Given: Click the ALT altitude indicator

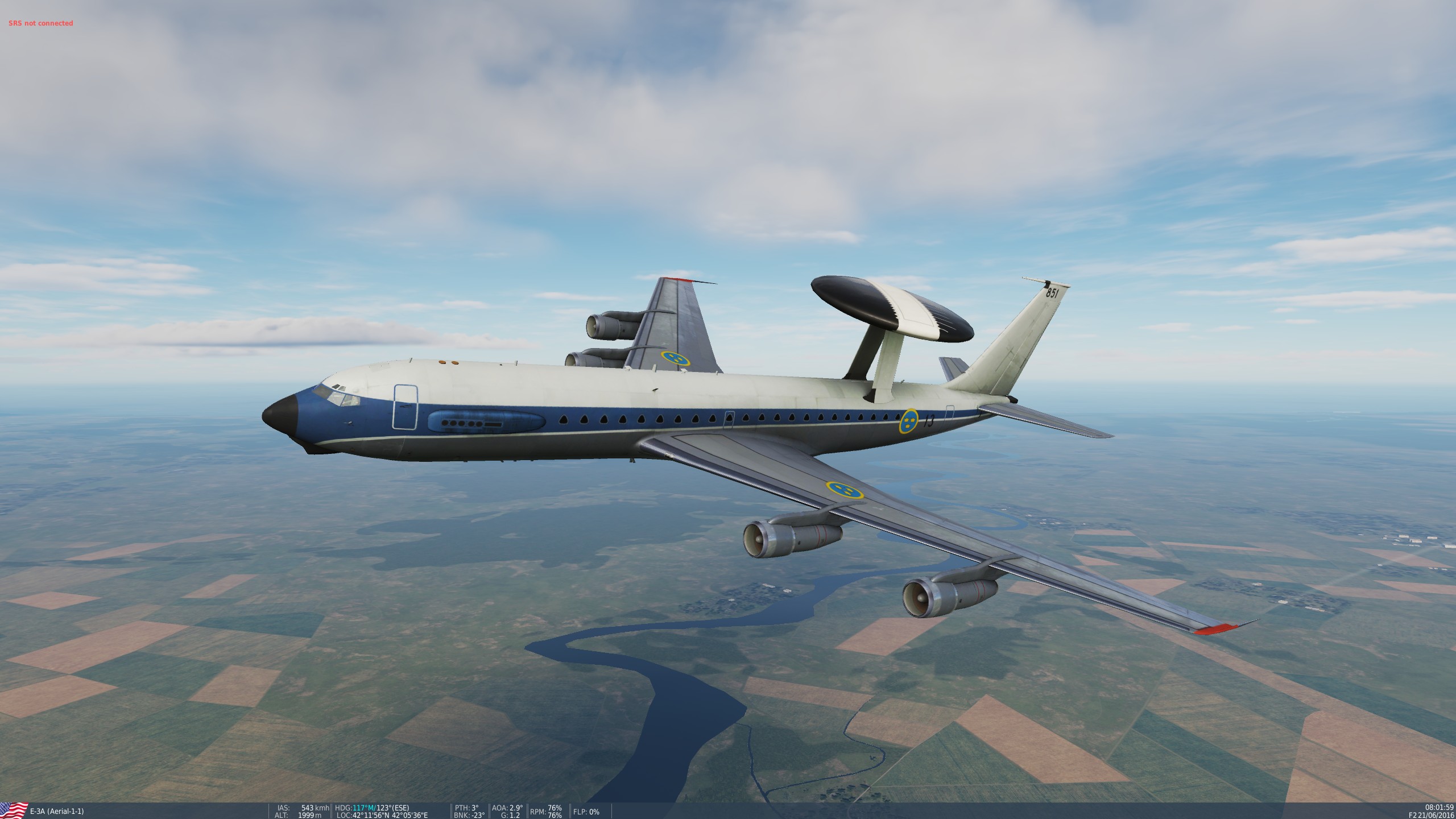Looking at the screenshot, I should click(x=282, y=814).
